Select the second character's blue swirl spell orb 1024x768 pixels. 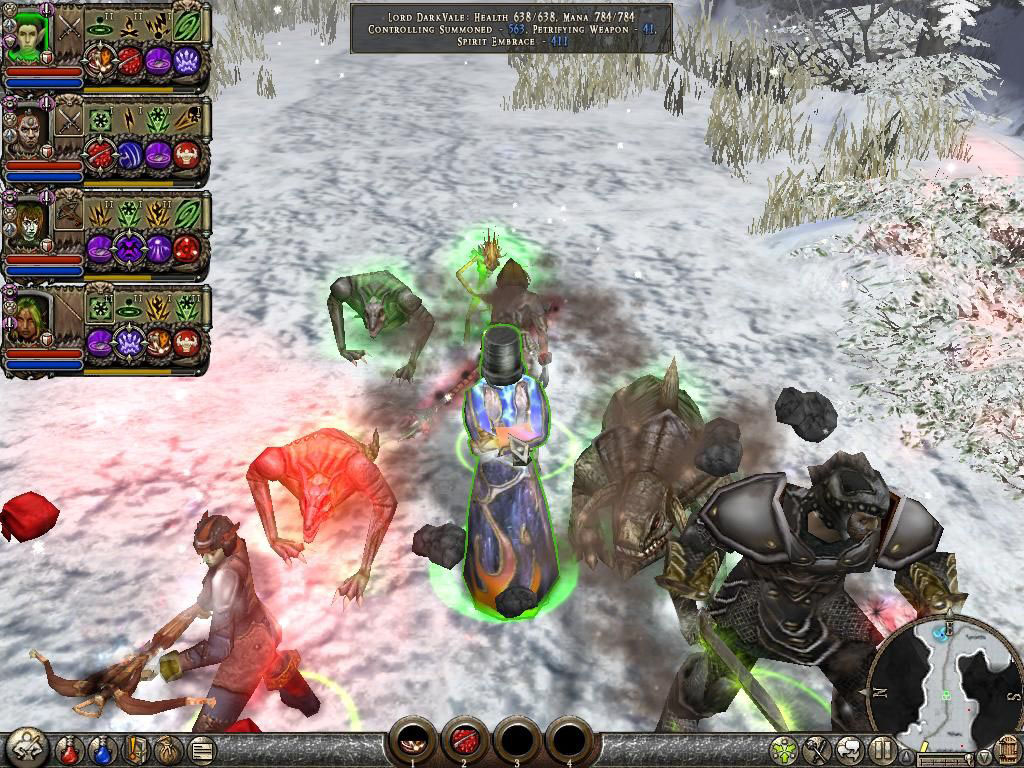[x=131, y=155]
